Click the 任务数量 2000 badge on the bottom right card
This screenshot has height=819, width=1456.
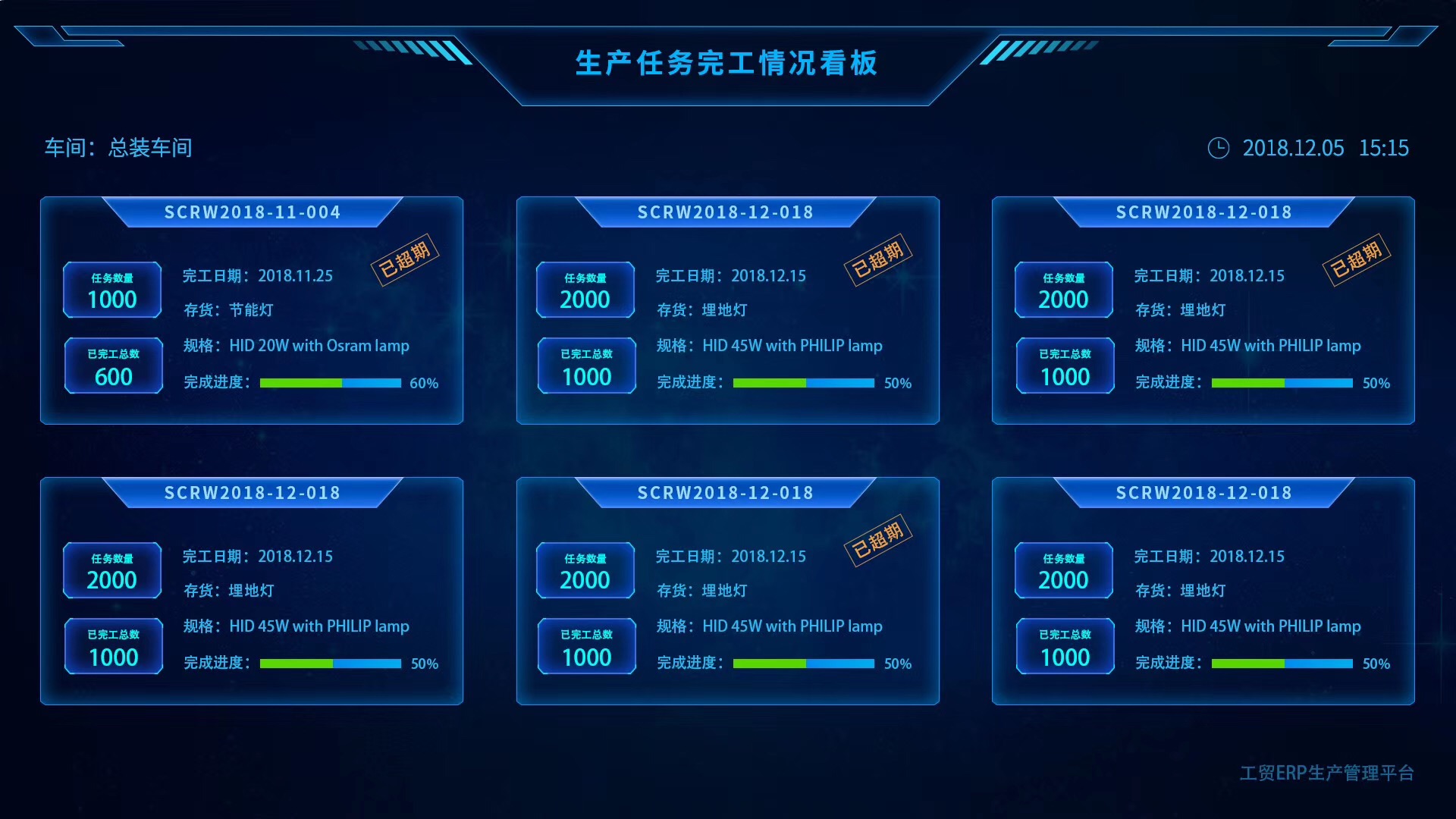1064,570
